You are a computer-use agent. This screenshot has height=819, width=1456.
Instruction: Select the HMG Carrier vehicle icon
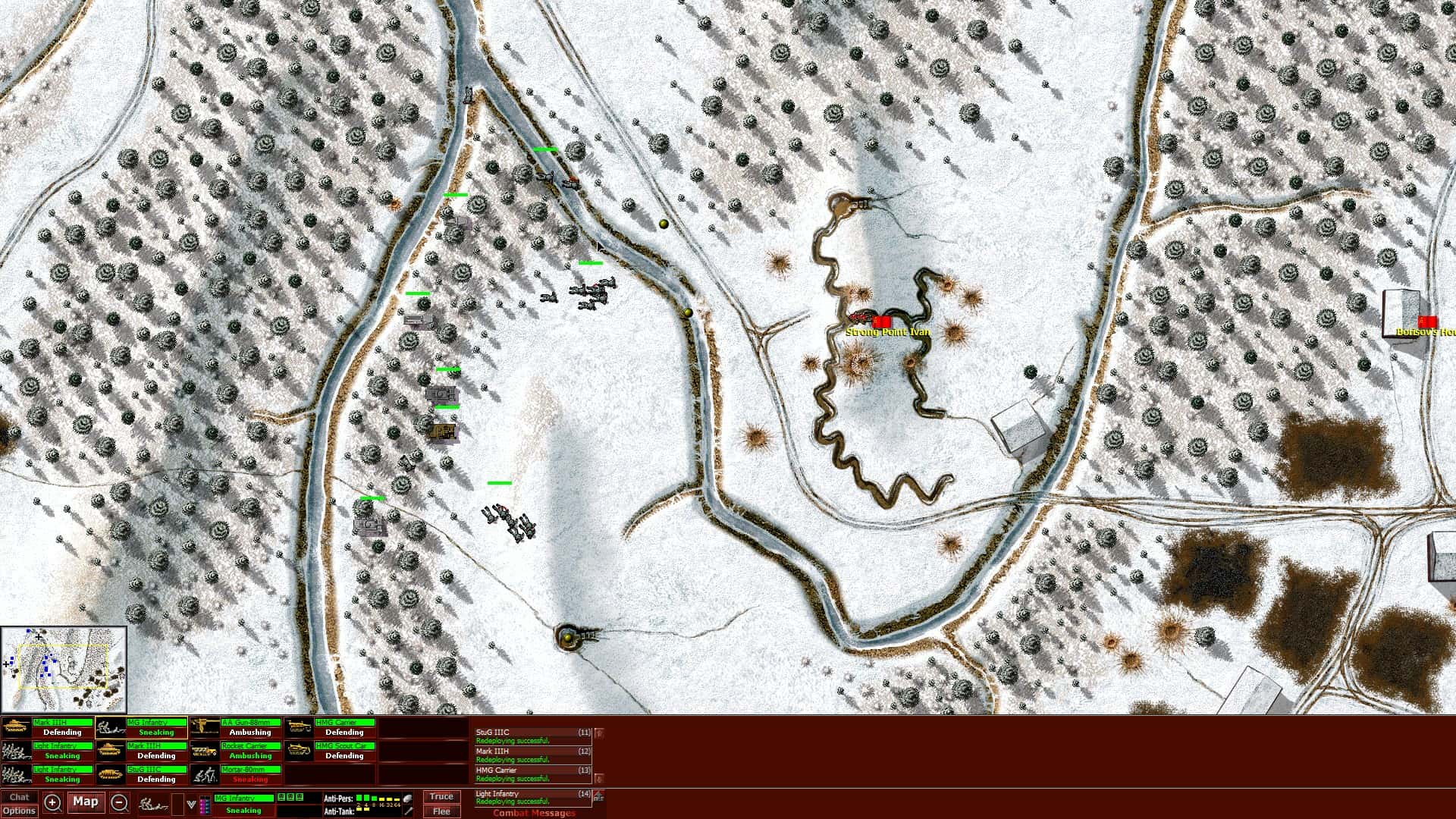coord(299,727)
